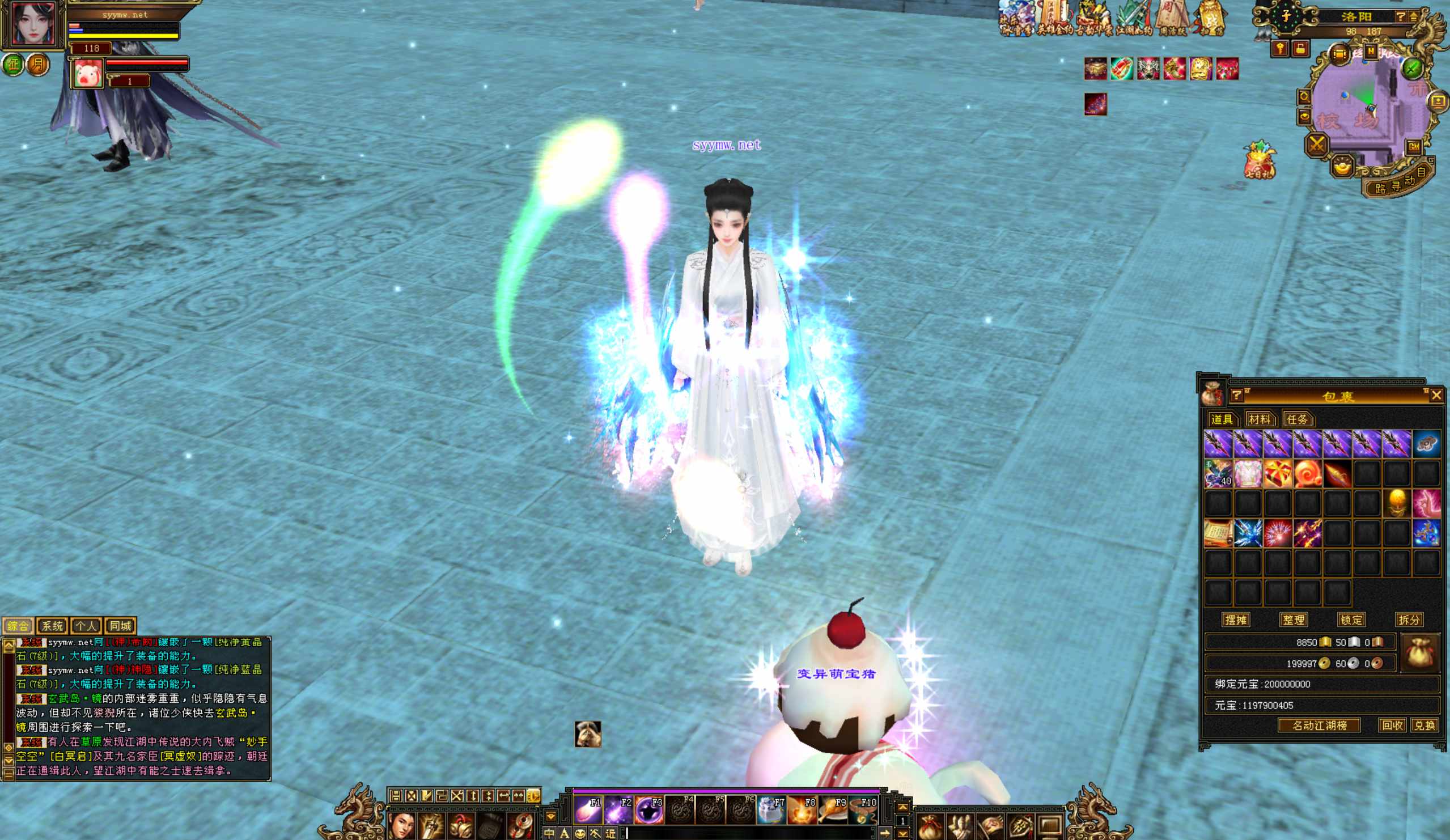Open the 七日礼 seven-day gift bag

pos(1259,159)
